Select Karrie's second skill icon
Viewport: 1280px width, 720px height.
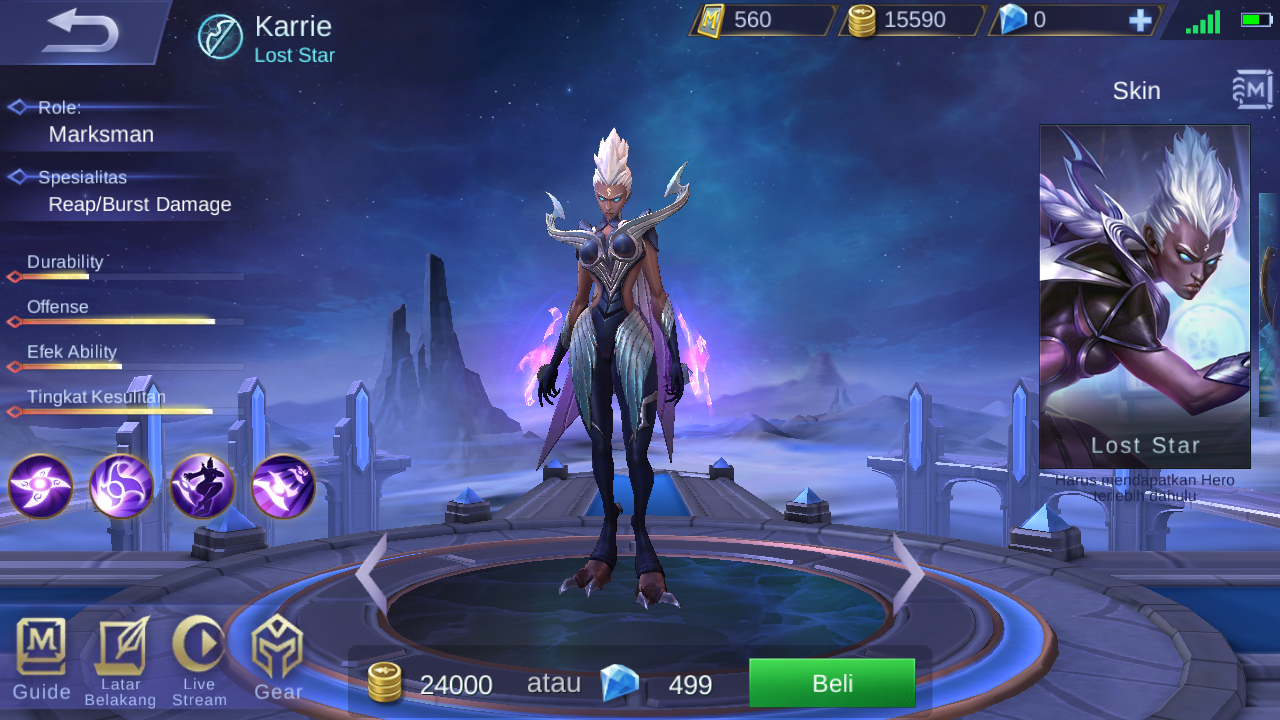(121, 487)
